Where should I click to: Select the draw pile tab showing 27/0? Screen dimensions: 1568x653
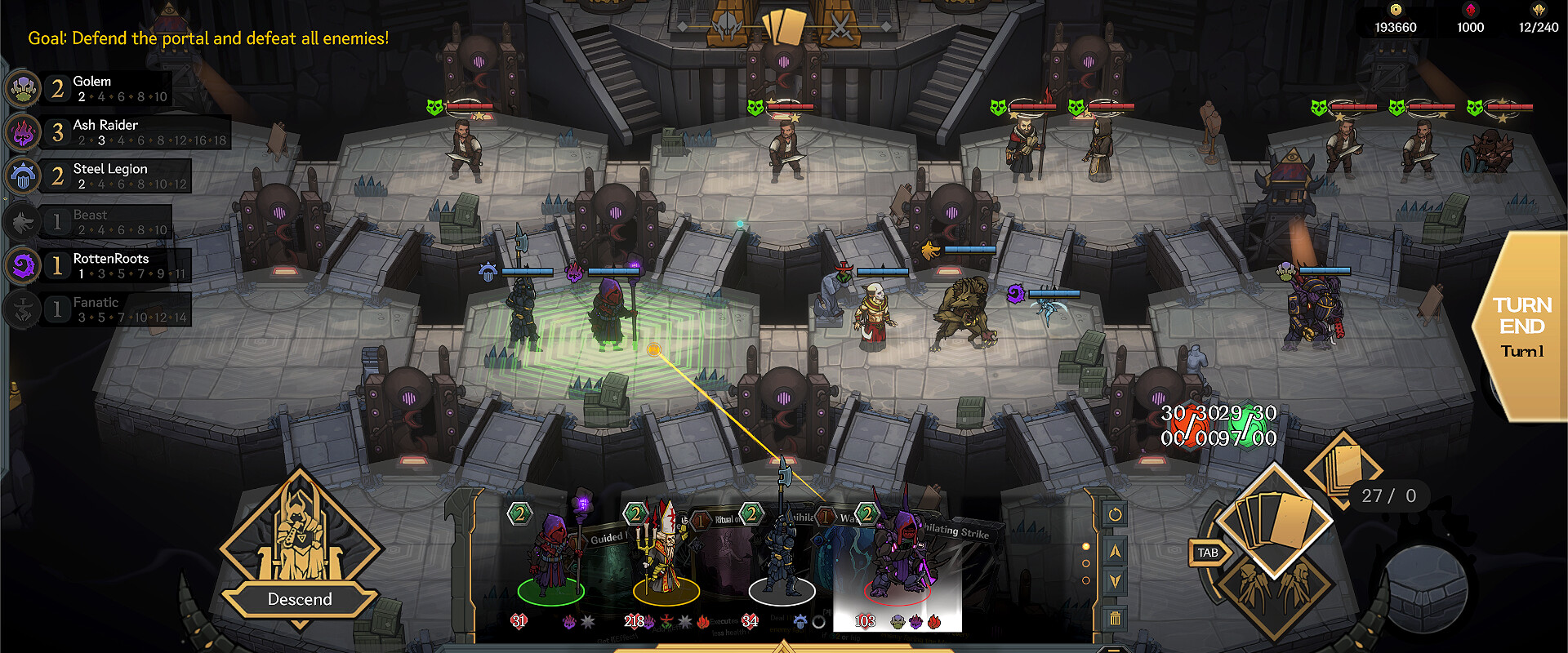point(1388,495)
